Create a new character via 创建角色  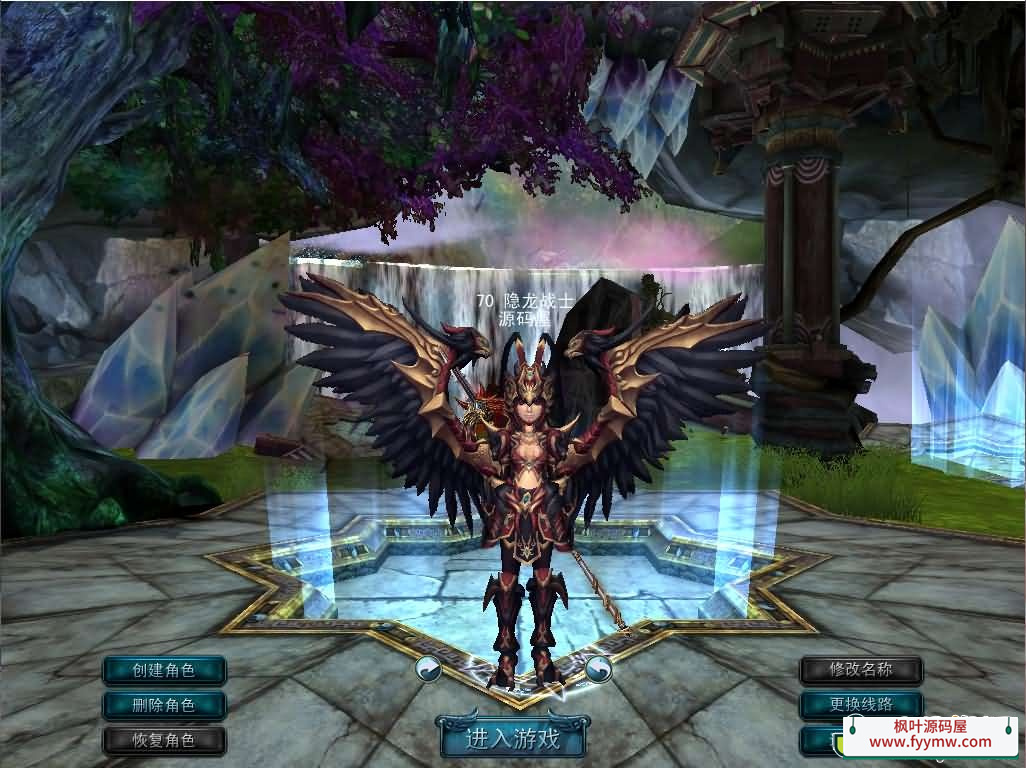[164, 670]
